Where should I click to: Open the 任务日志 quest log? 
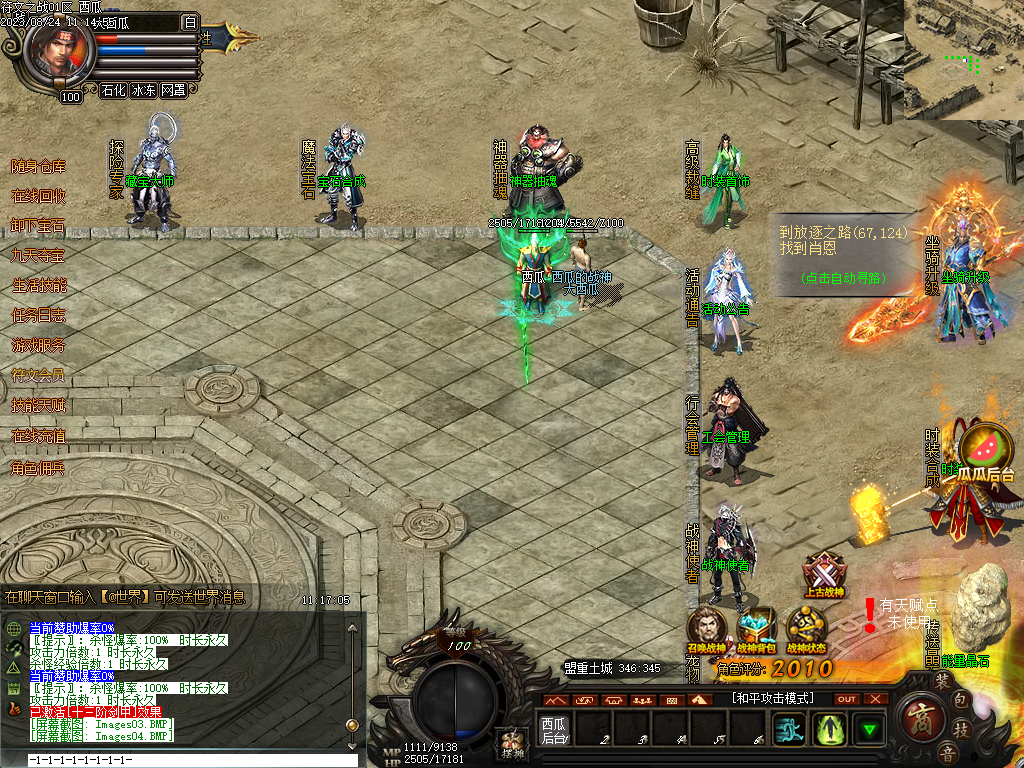tap(38, 315)
